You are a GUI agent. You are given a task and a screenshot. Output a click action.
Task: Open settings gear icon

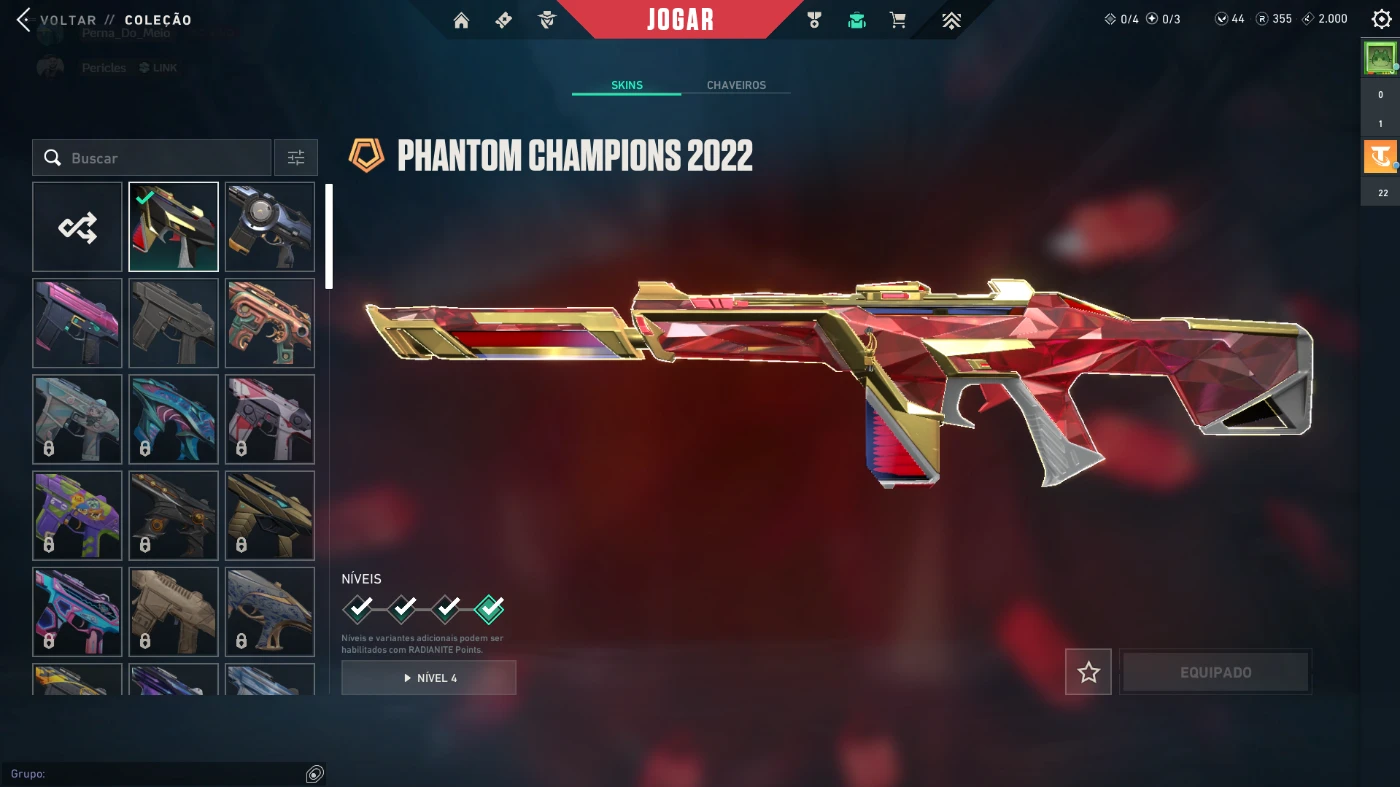pos(1381,19)
